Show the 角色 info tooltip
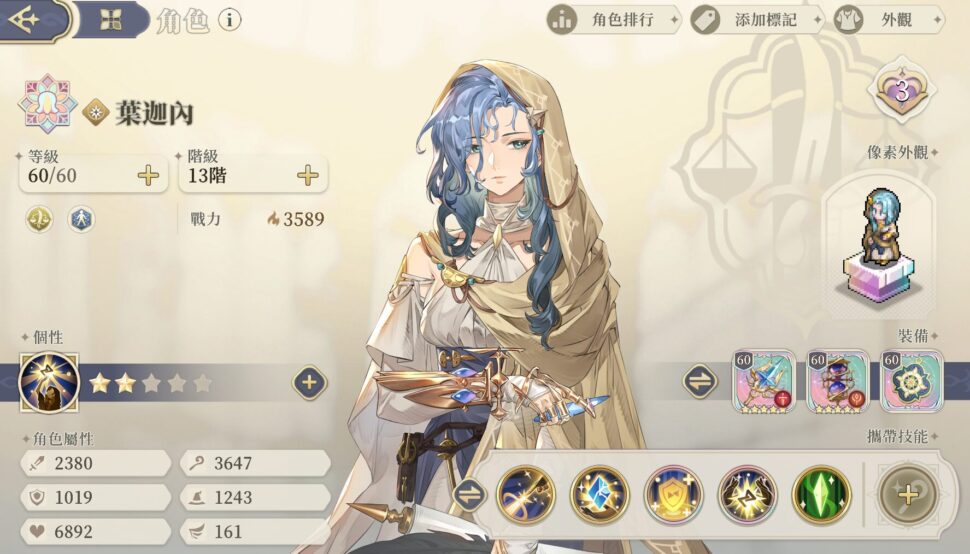Viewport: 970px width, 554px height. point(230,19)
